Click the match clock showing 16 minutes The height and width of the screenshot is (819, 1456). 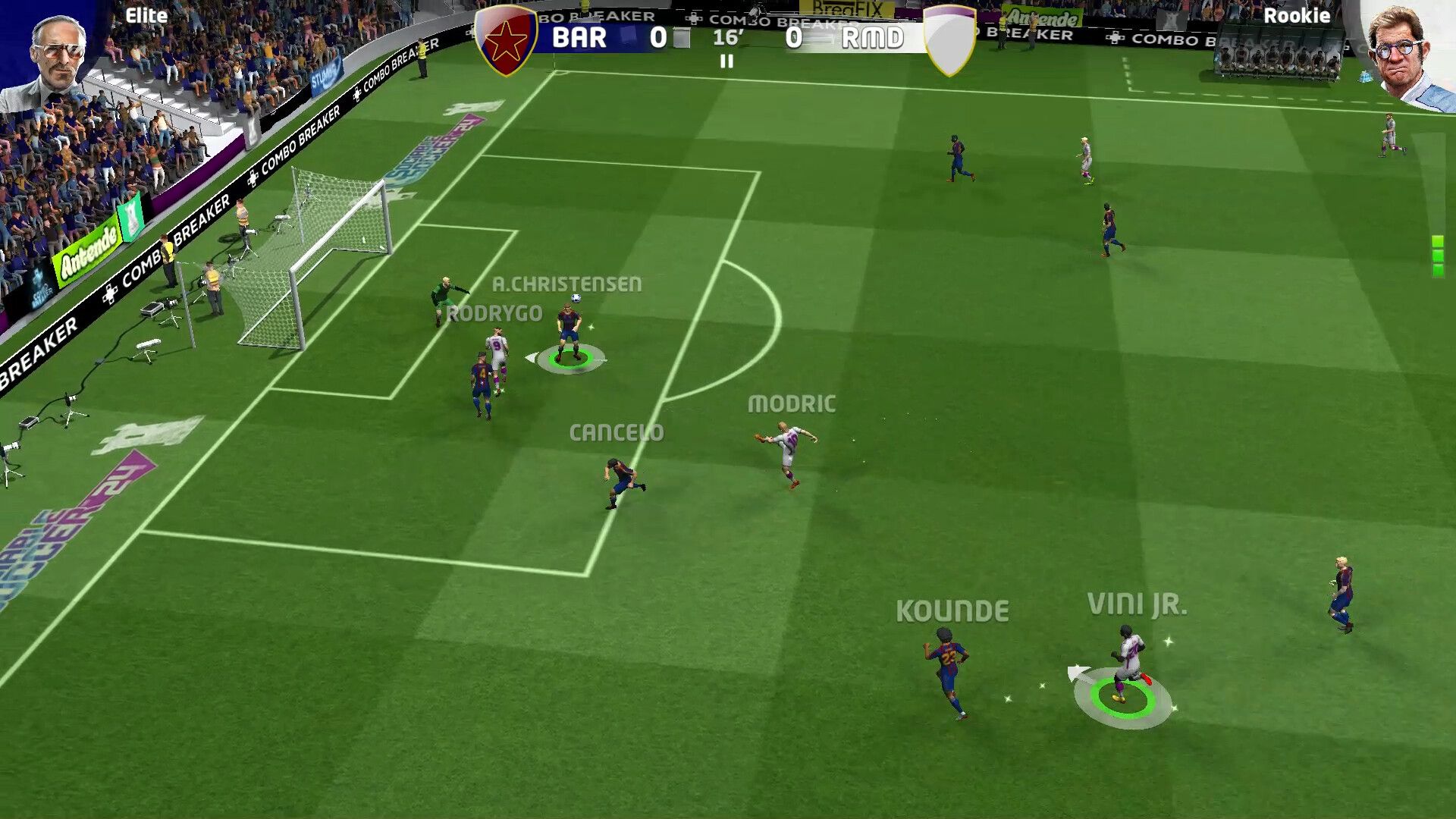pyautogui.click(x=726, y=39)
